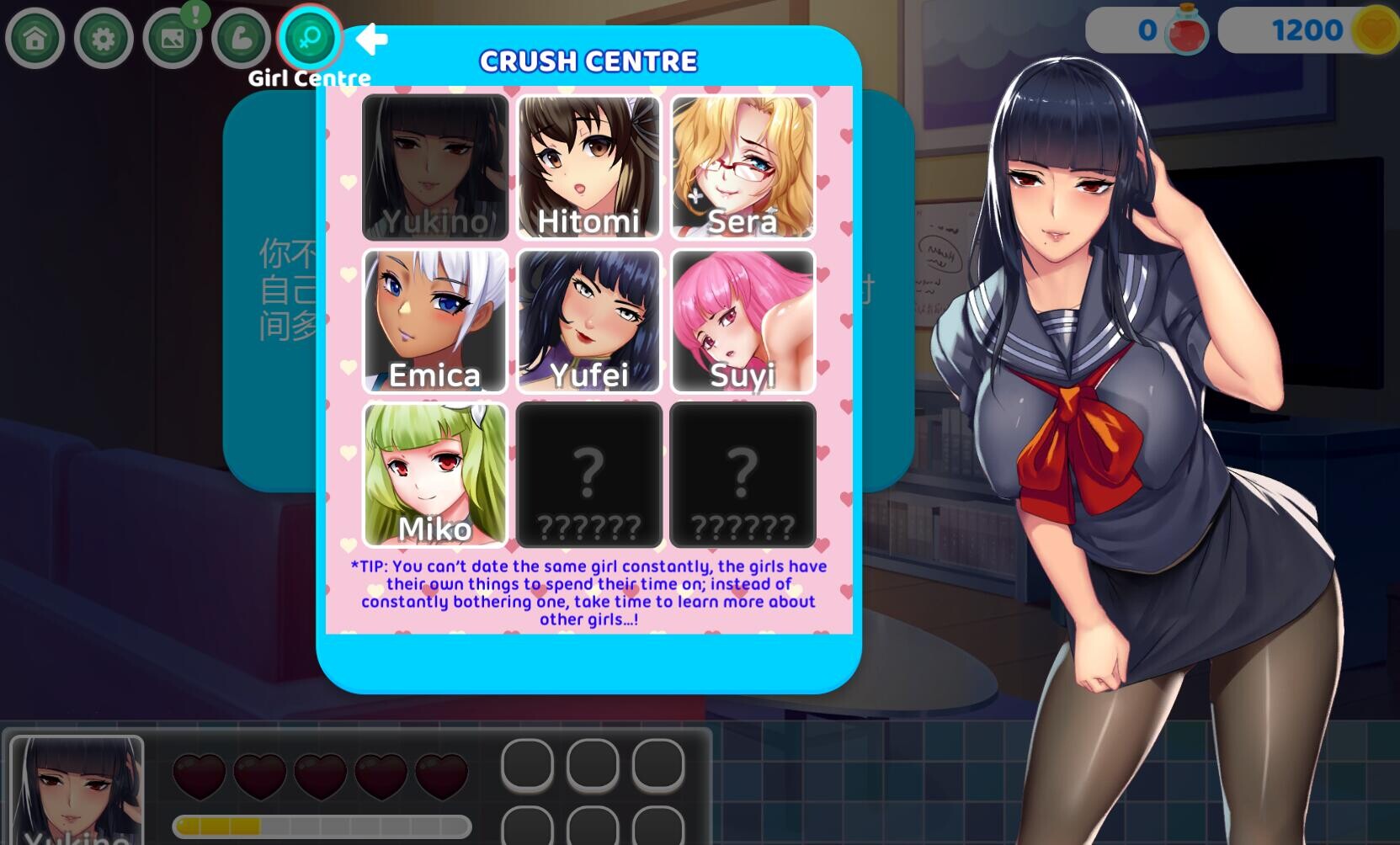The image size is (1400, 845).
Task: Click the red potion icon
Action: tap(1187, 30)
